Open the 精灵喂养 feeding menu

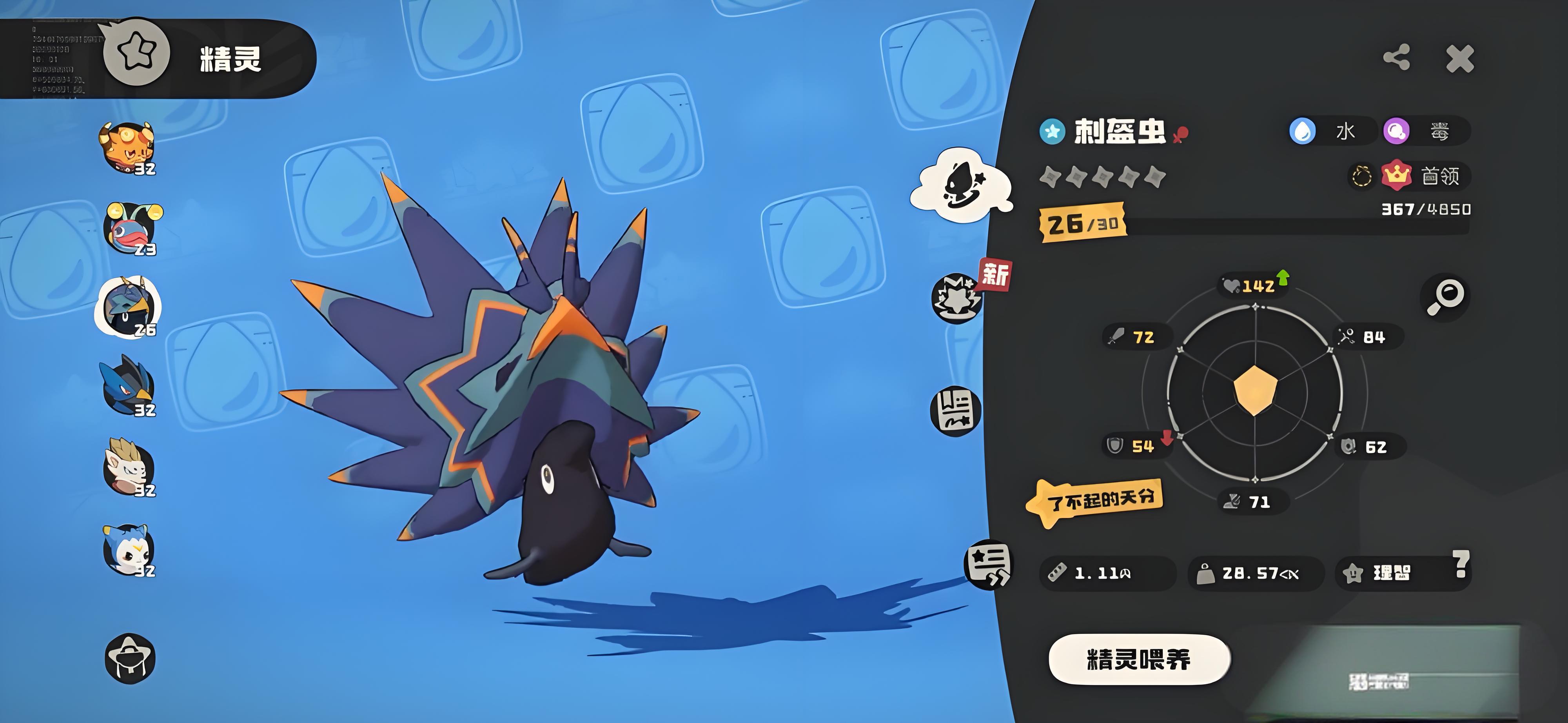(1139, 659)
